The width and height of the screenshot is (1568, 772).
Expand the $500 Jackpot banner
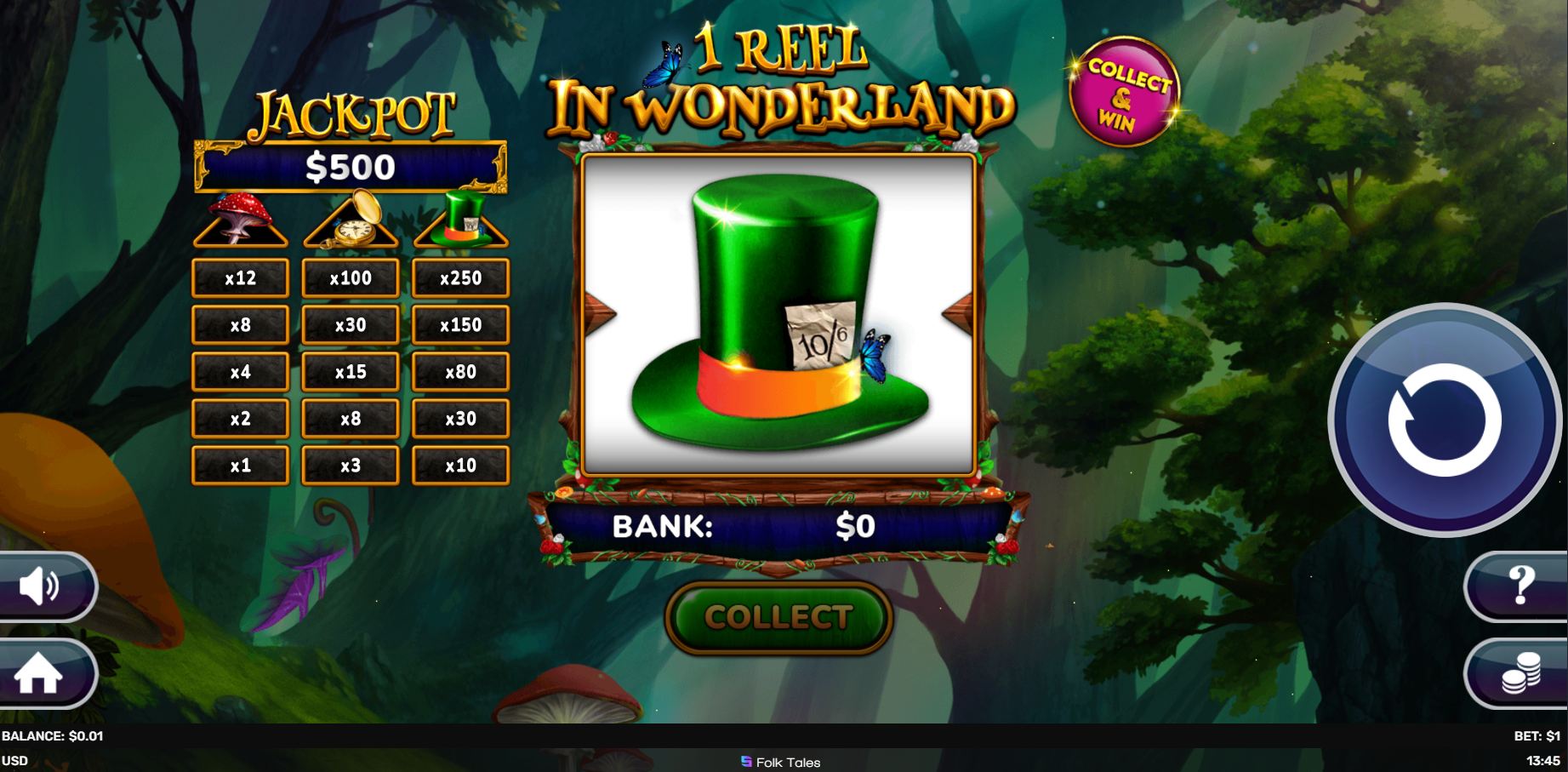[x=349, y=167]
